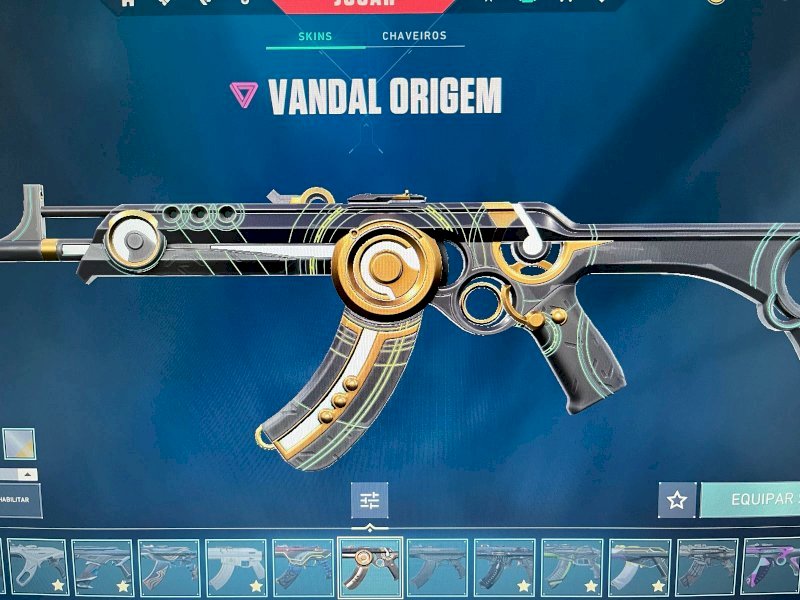Click the Habilitar button
The width and height of the screenshot is (800, 600).
coord(18,499)
